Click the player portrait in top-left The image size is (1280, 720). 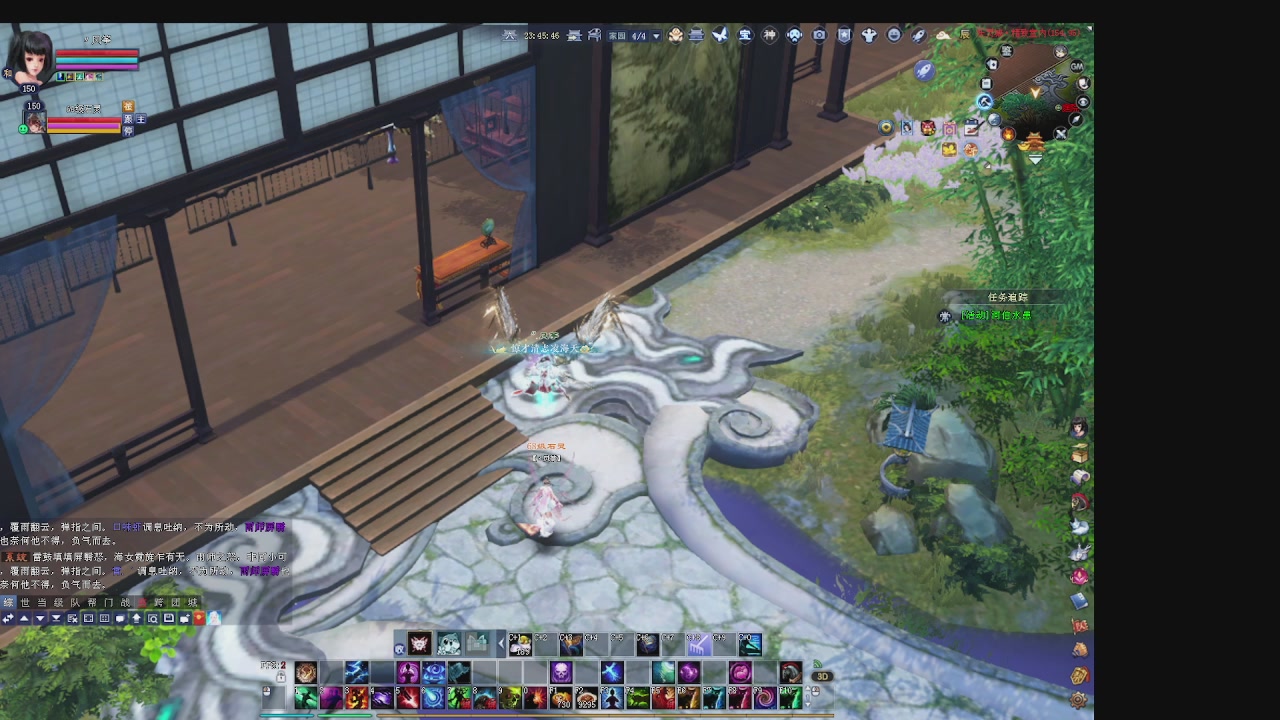click(x=30, y=58)
